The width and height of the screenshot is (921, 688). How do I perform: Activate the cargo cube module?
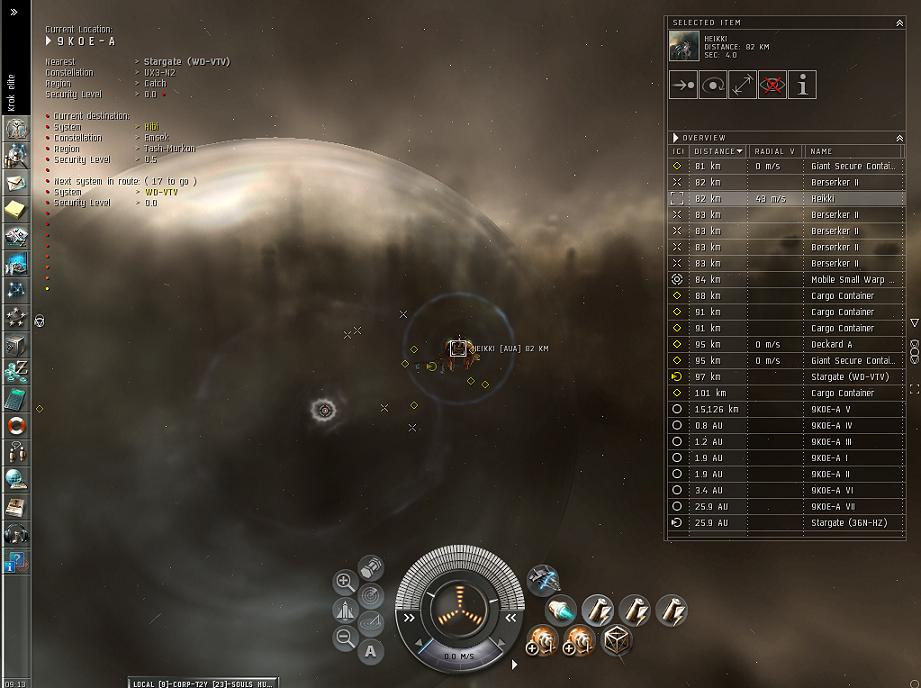(x=616, y=639)
